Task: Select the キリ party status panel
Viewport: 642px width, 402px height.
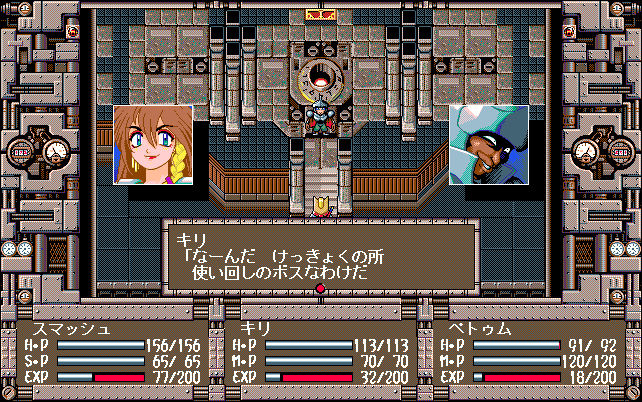Action: pos(320,352)
